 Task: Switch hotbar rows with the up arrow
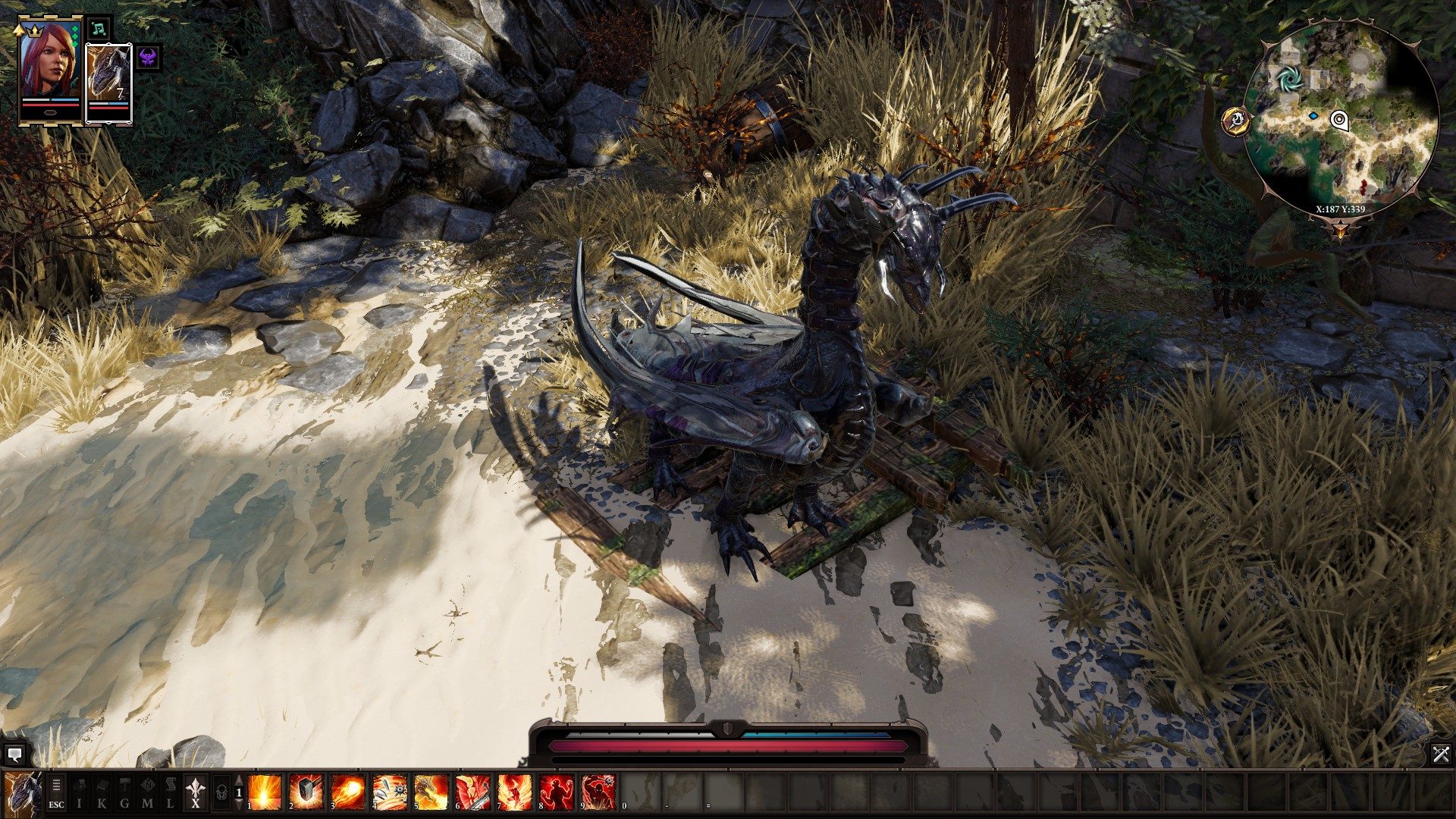[237, 779]
